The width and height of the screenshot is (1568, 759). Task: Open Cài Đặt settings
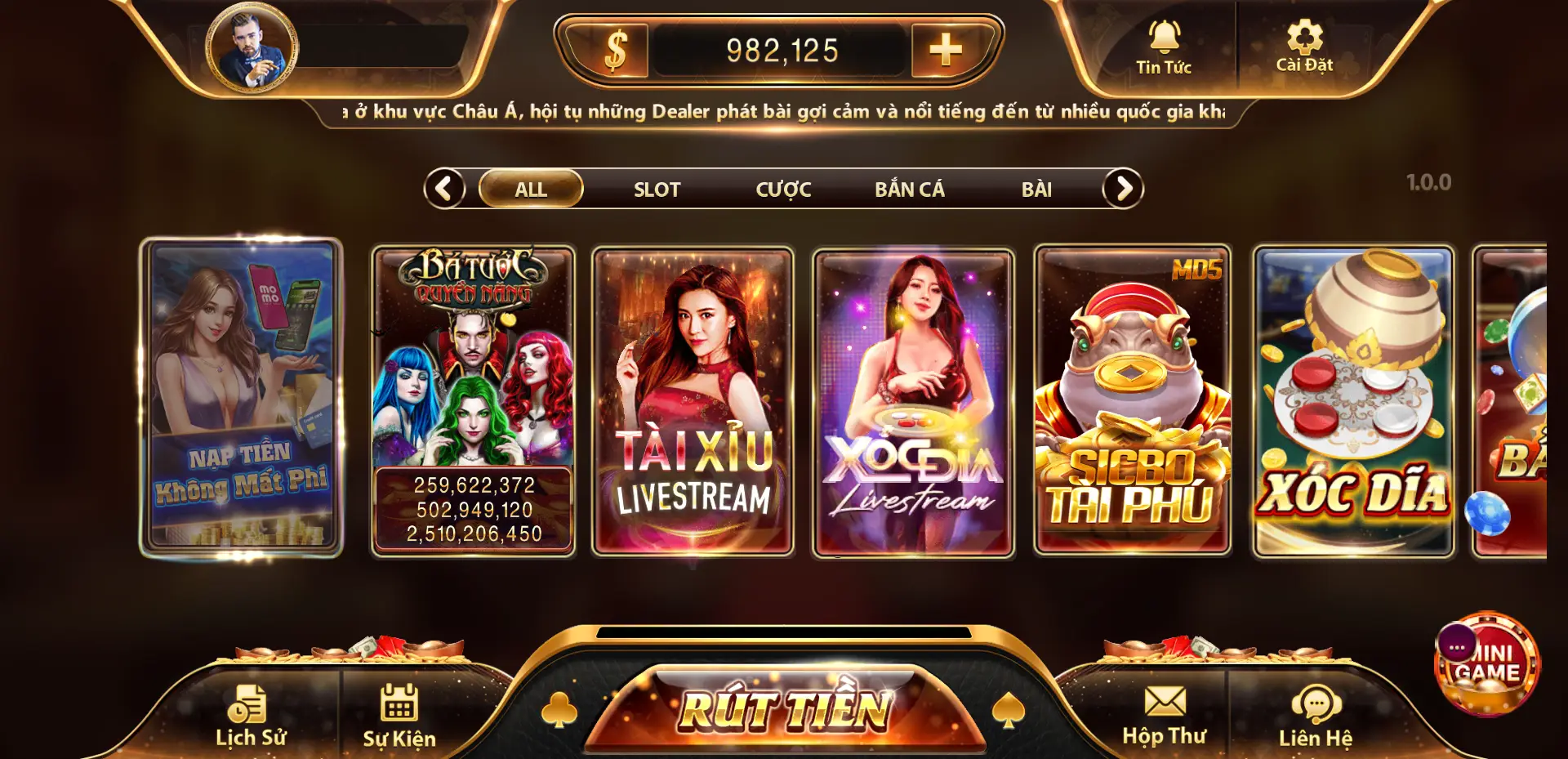[1305, 45]
